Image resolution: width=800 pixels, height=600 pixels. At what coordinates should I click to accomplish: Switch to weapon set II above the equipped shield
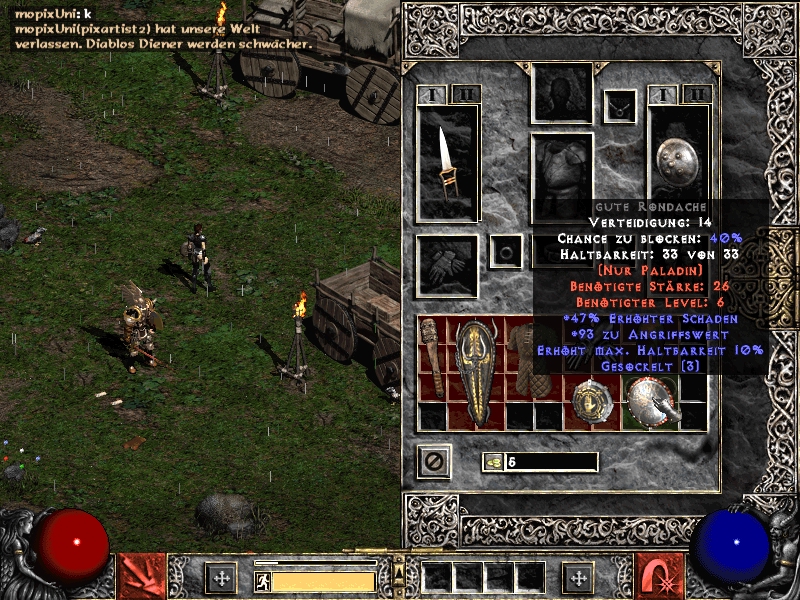tap(697, 95)
